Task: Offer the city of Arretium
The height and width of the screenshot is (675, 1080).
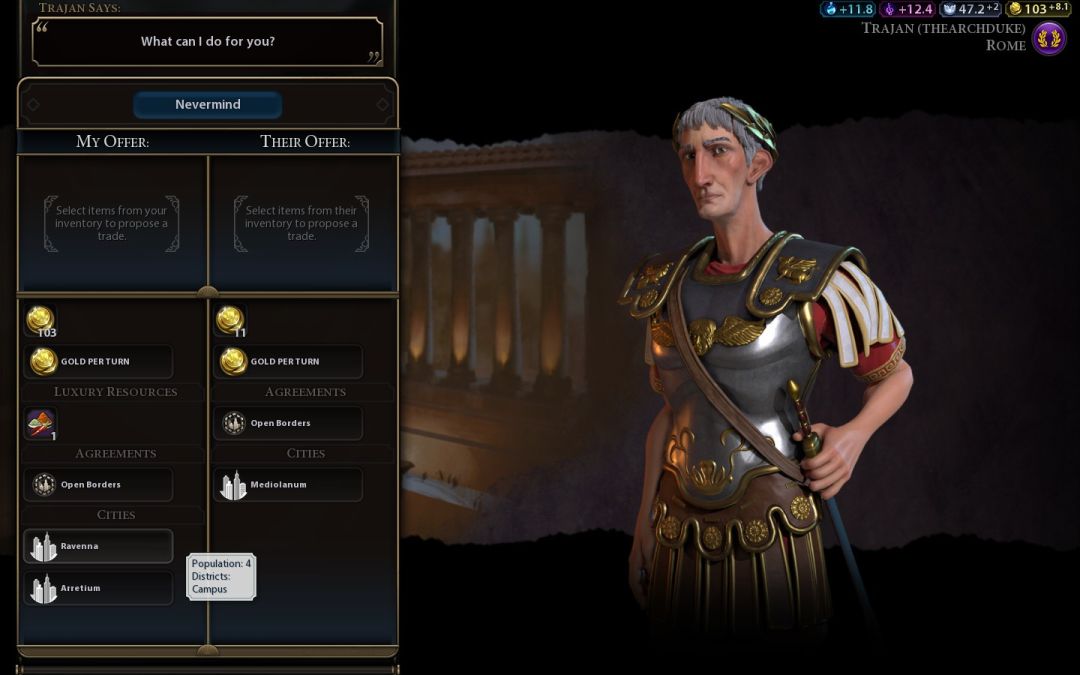Action: point(98,588)
